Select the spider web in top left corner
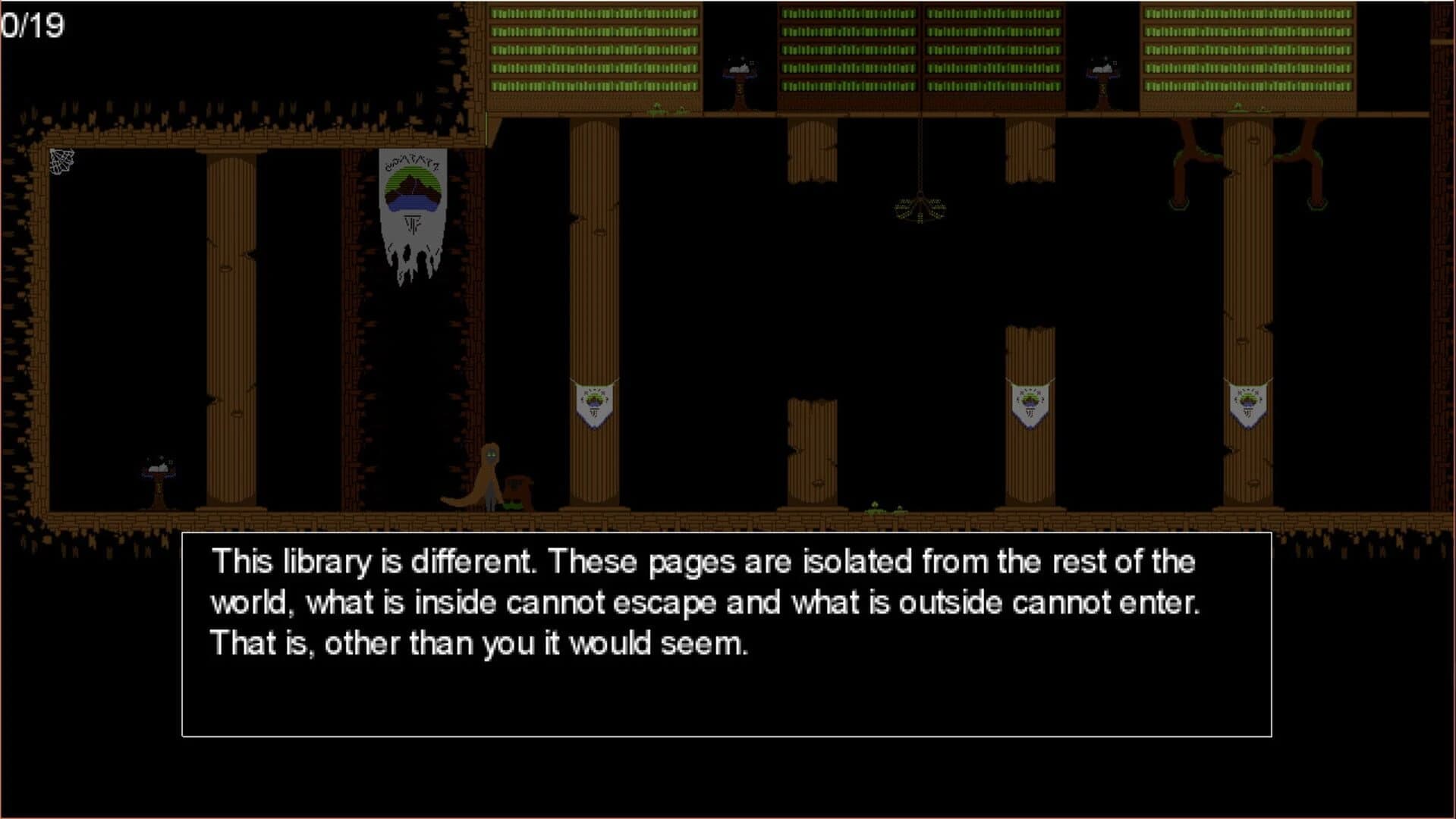 (x=61, y=162)
